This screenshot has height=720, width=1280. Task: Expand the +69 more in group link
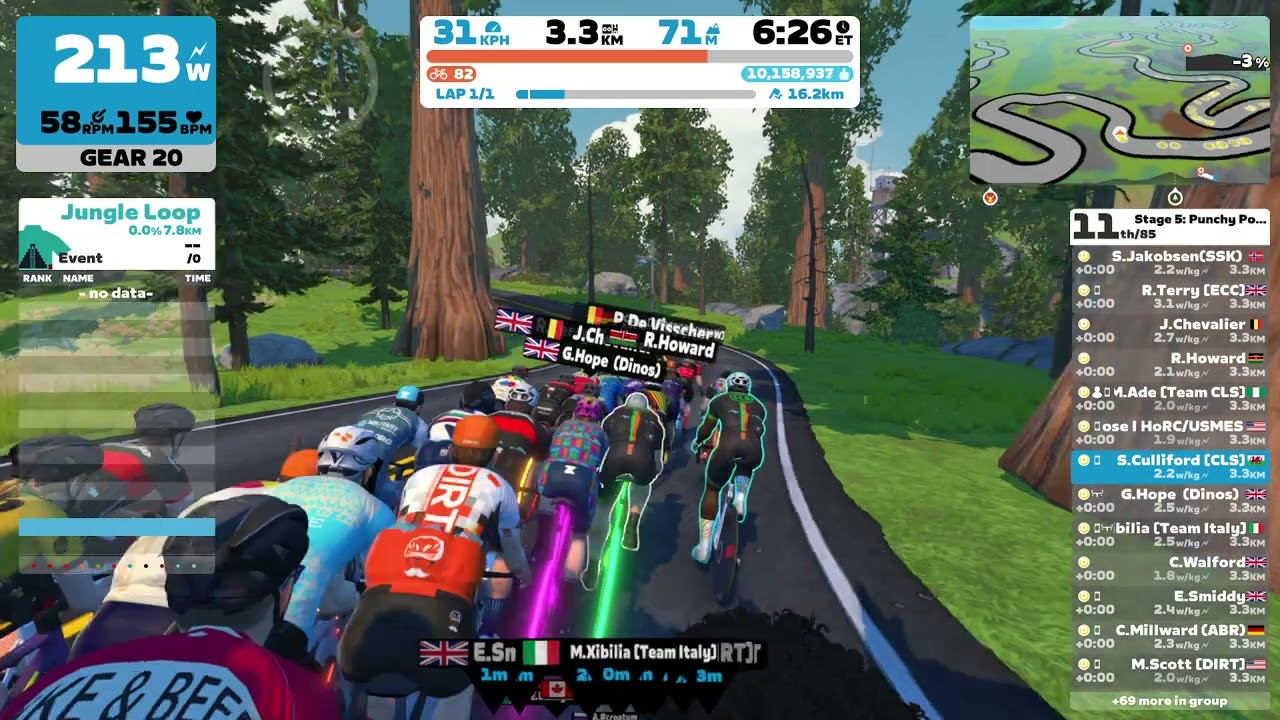coord(1169,701)
